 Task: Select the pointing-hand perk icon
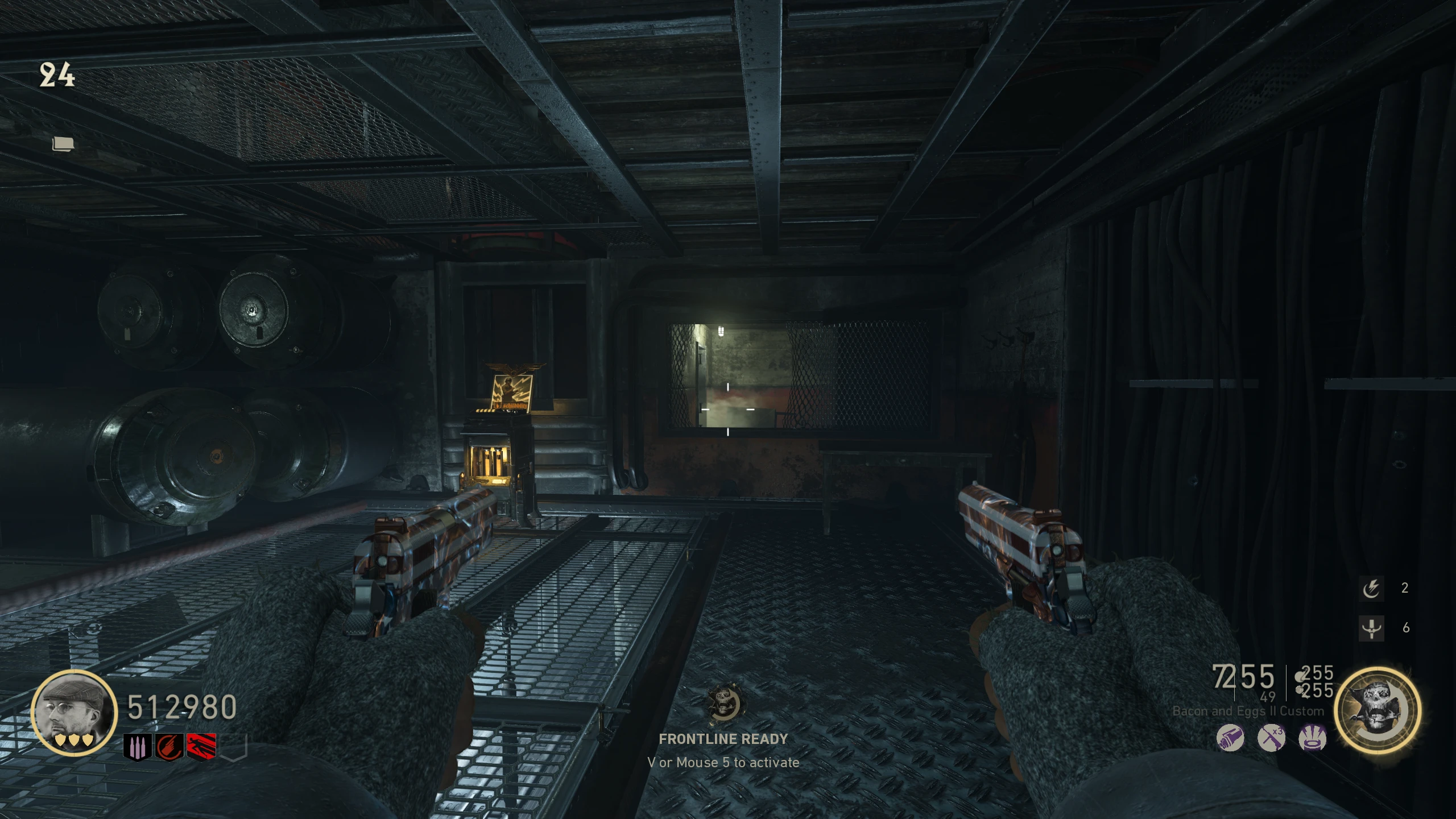[x=169, y=746]
